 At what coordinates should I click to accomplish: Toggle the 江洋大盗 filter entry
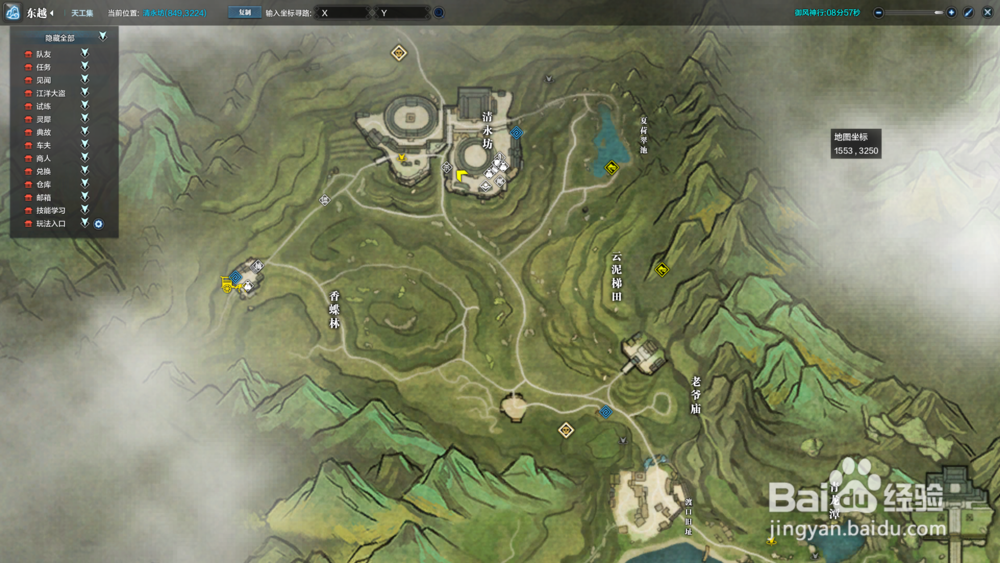point(50,93)
